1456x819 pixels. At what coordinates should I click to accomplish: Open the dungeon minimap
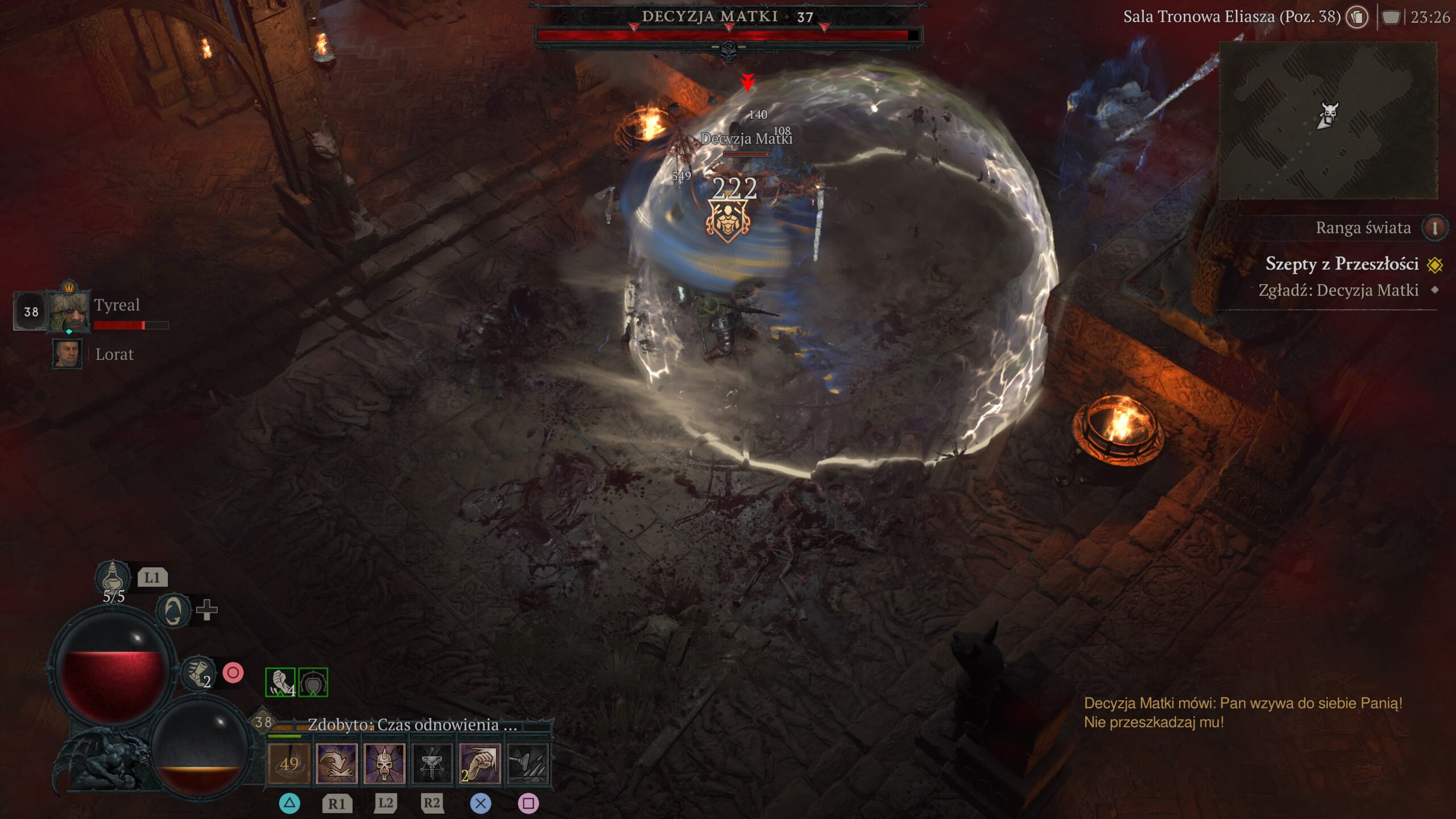click(x=1327, y=121)
